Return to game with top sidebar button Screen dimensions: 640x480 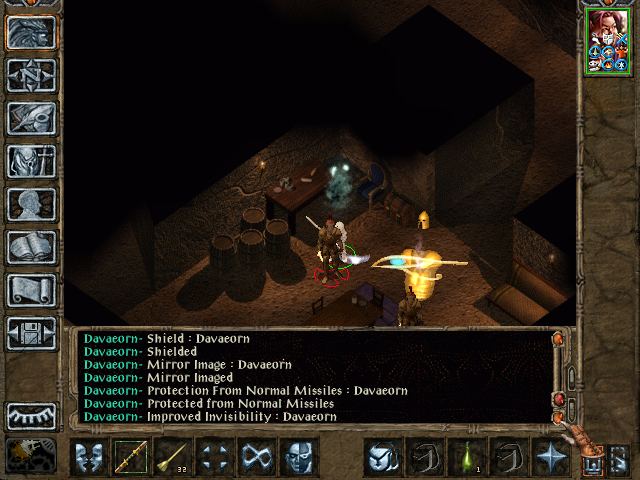point(31,32)
